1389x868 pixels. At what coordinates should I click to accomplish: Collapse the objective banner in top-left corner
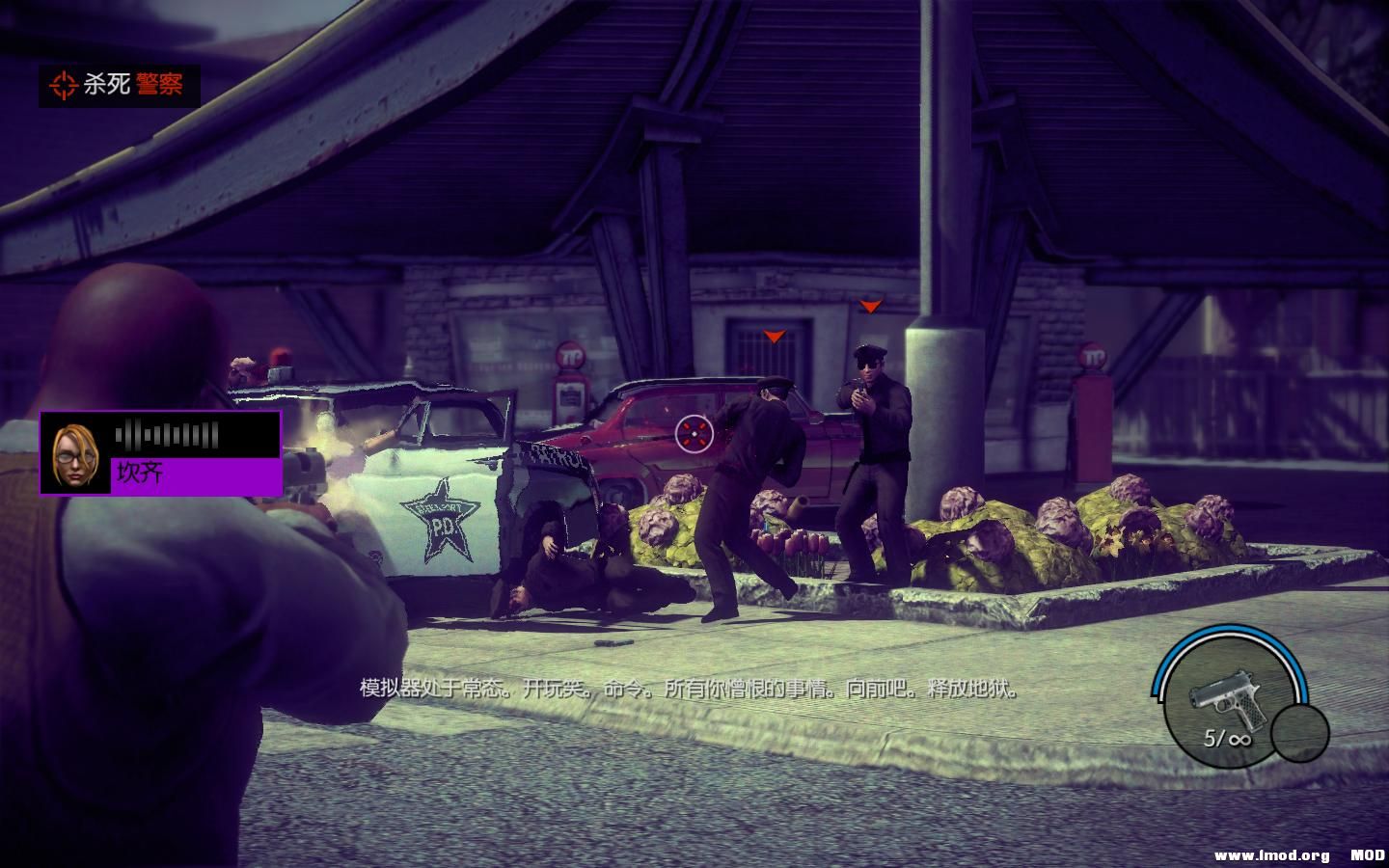[x=121, y=84]
